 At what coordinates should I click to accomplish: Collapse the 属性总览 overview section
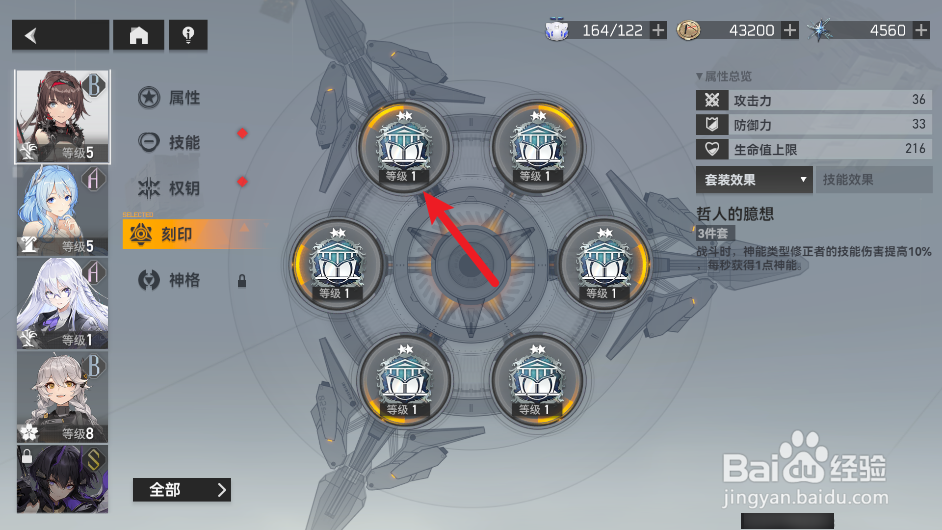pyautogui.click(x=724, y=76)
